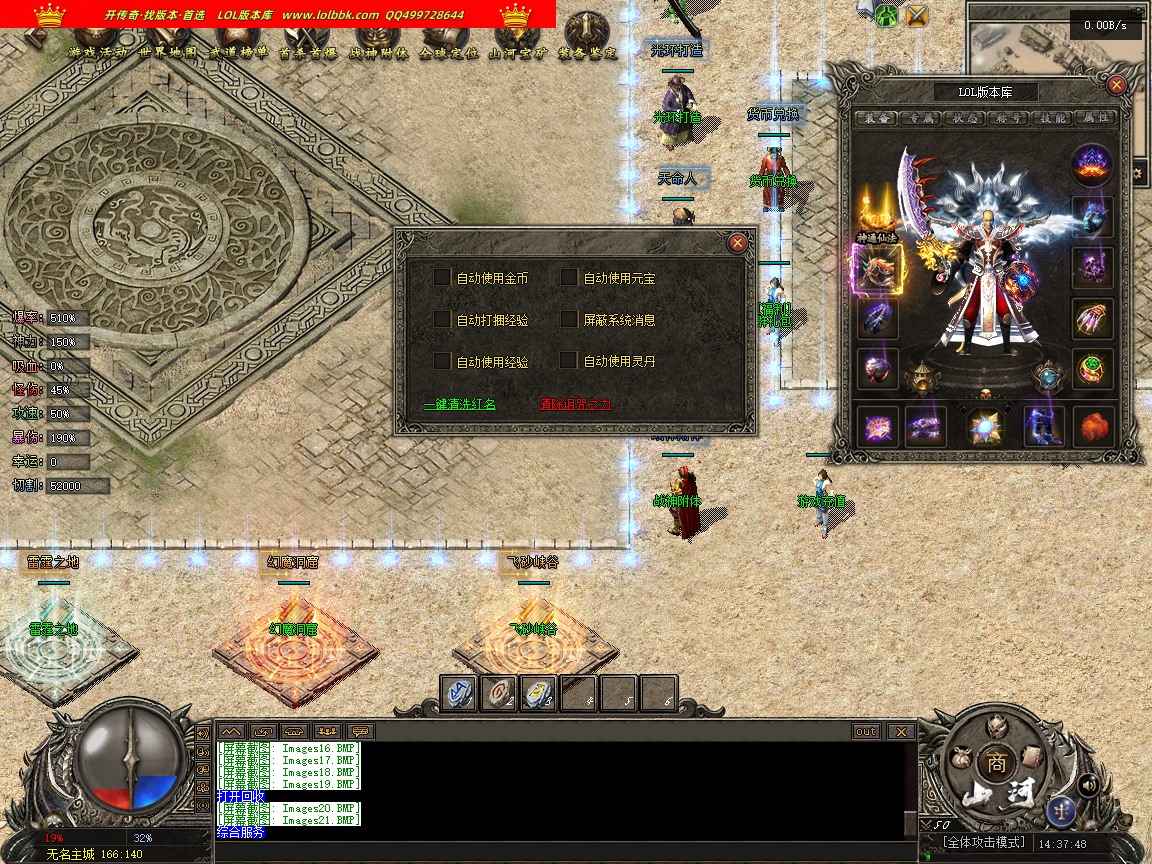Open the 商 shop button
Viewport: 1152px width, 864px height.
(995, 761)
